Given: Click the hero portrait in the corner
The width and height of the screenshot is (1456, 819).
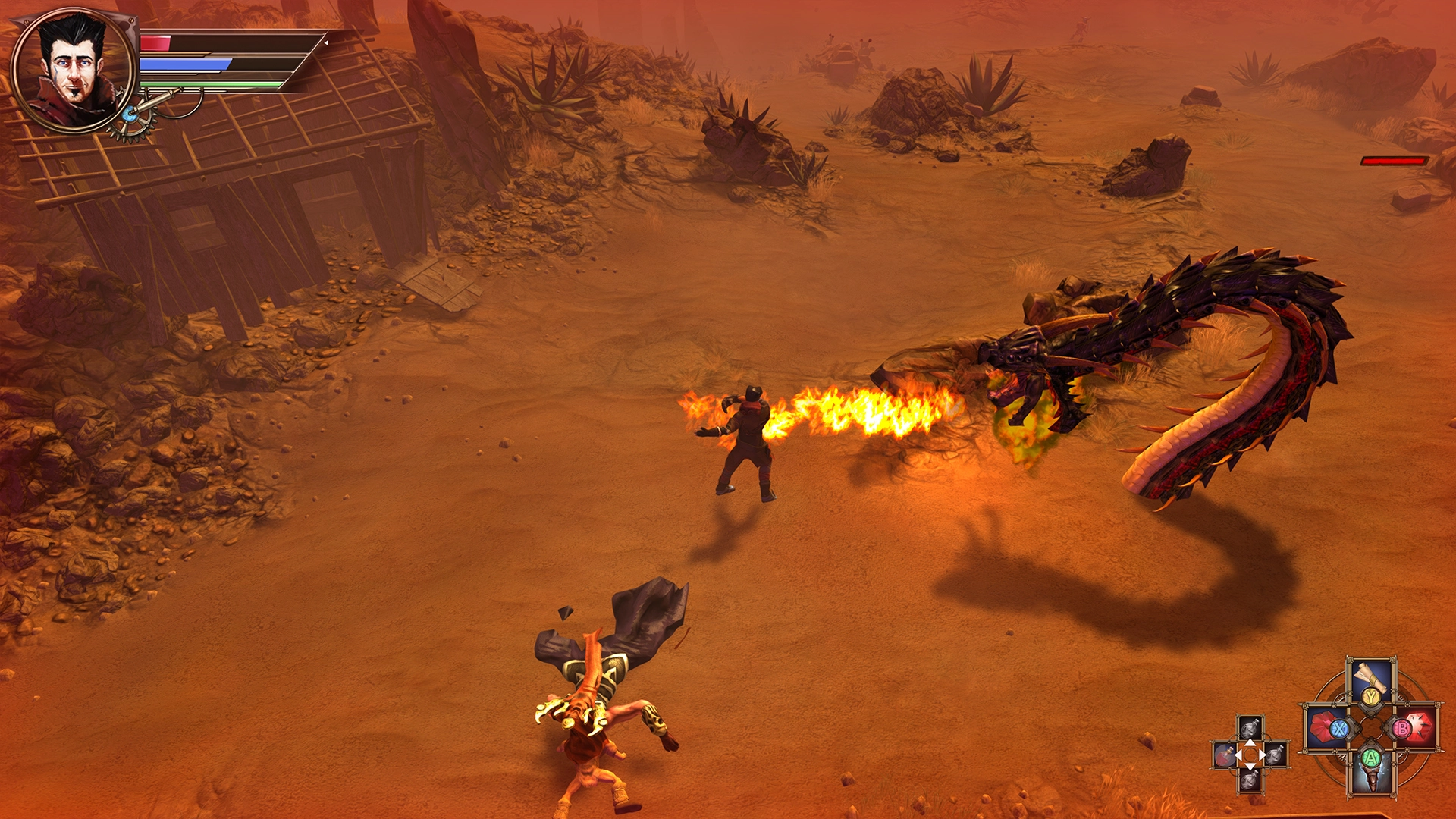Looking at the screenshot, I should click(74, 71).
